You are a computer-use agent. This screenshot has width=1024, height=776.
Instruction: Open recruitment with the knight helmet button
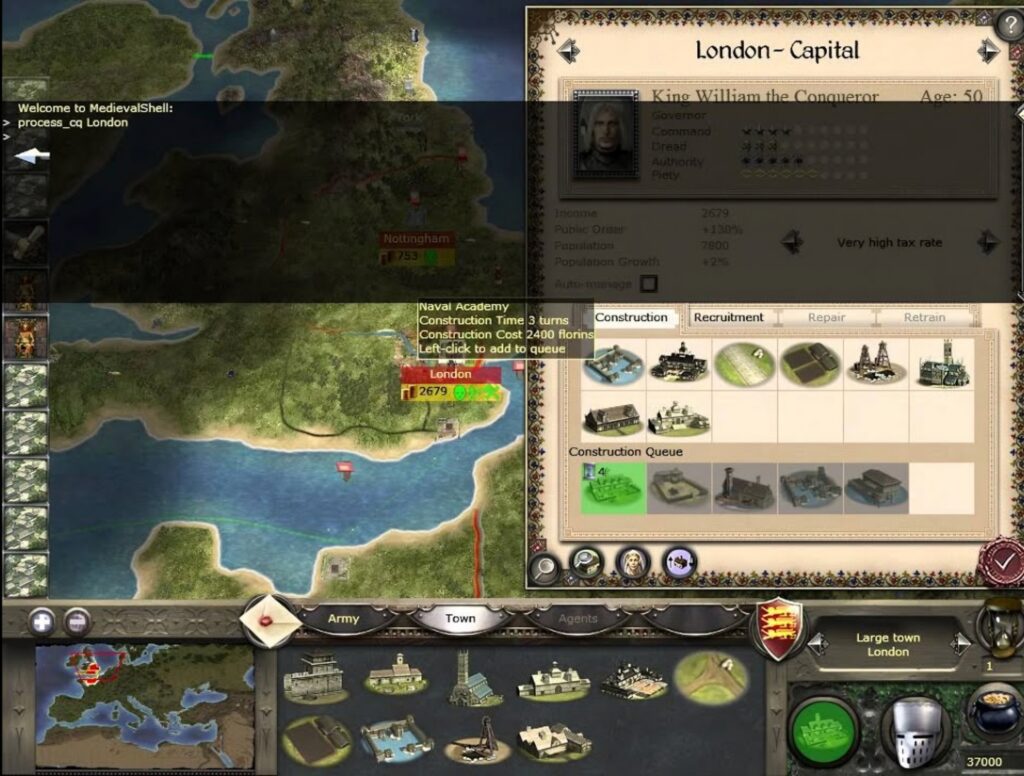click(x=916, y=731)
